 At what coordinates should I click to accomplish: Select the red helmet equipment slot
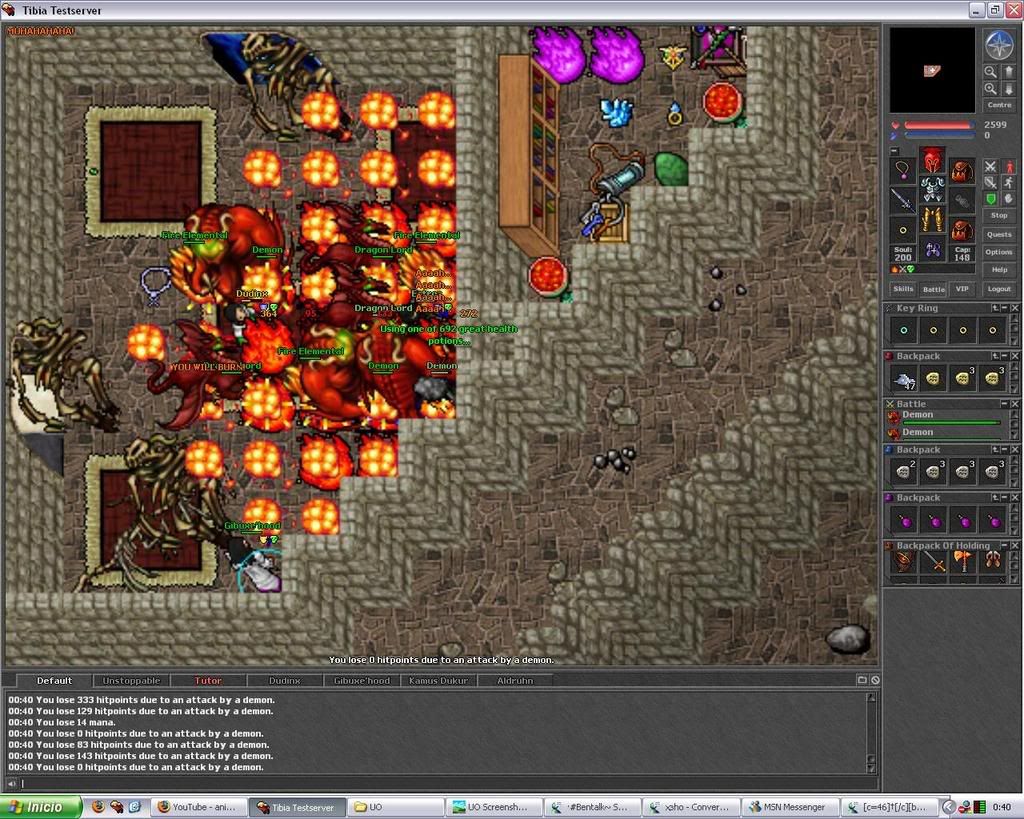[932, 160]
